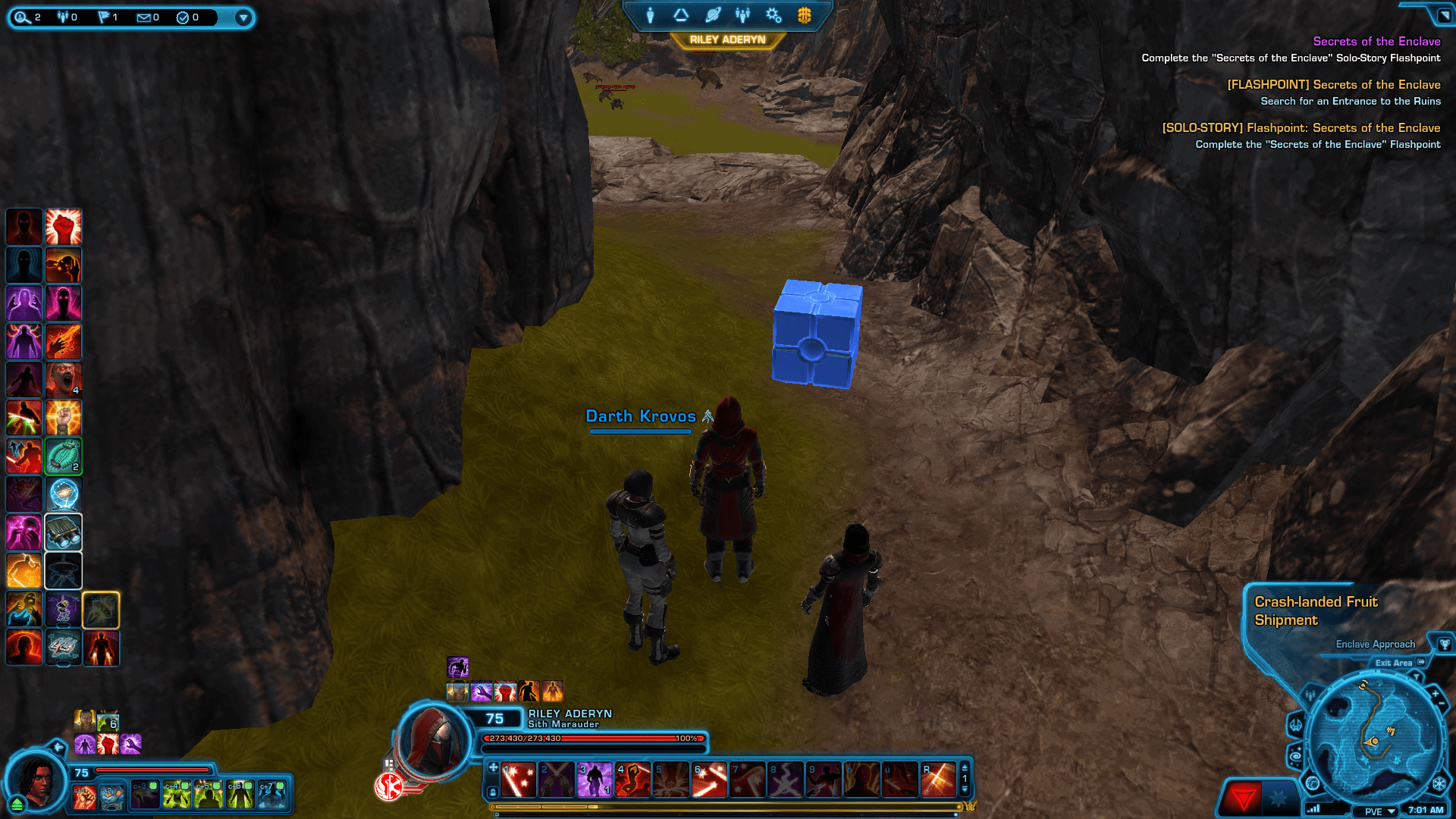Open the Galaxy Map planet icon
Viewport: 1456px width, 819px height.
712,15
